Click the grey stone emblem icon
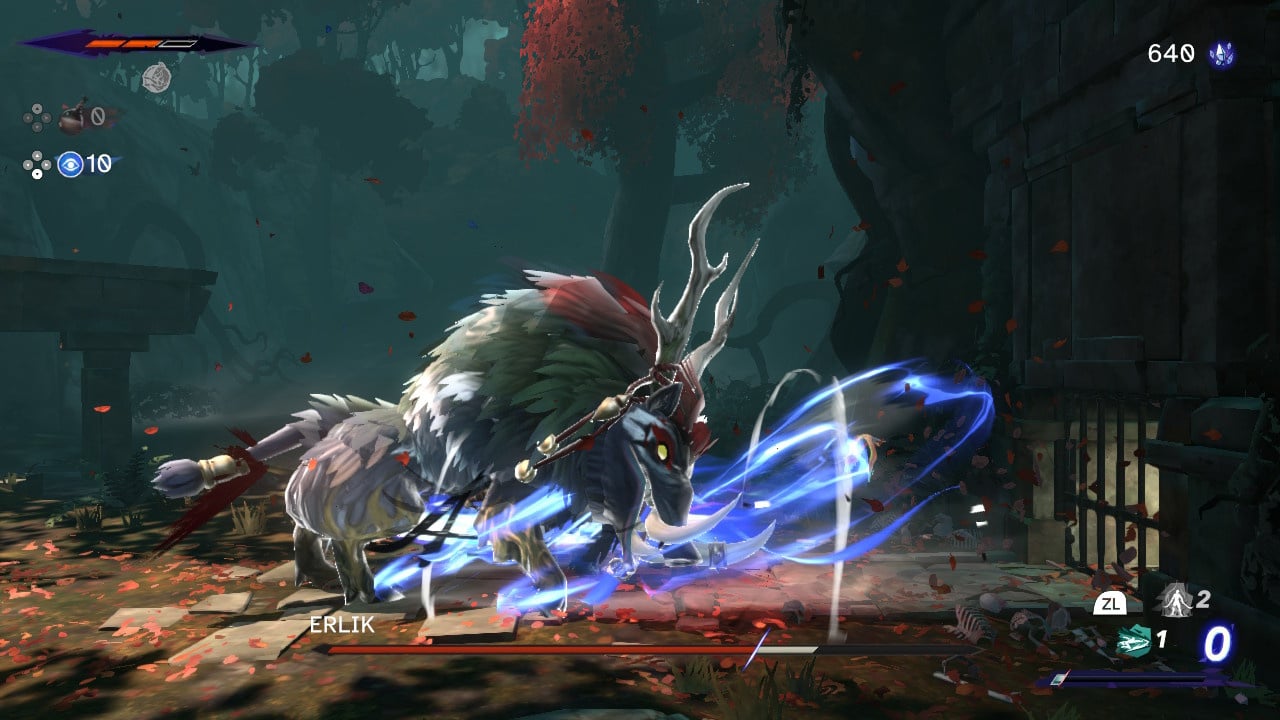The image size is (1280, 720). tap(156, 77)
